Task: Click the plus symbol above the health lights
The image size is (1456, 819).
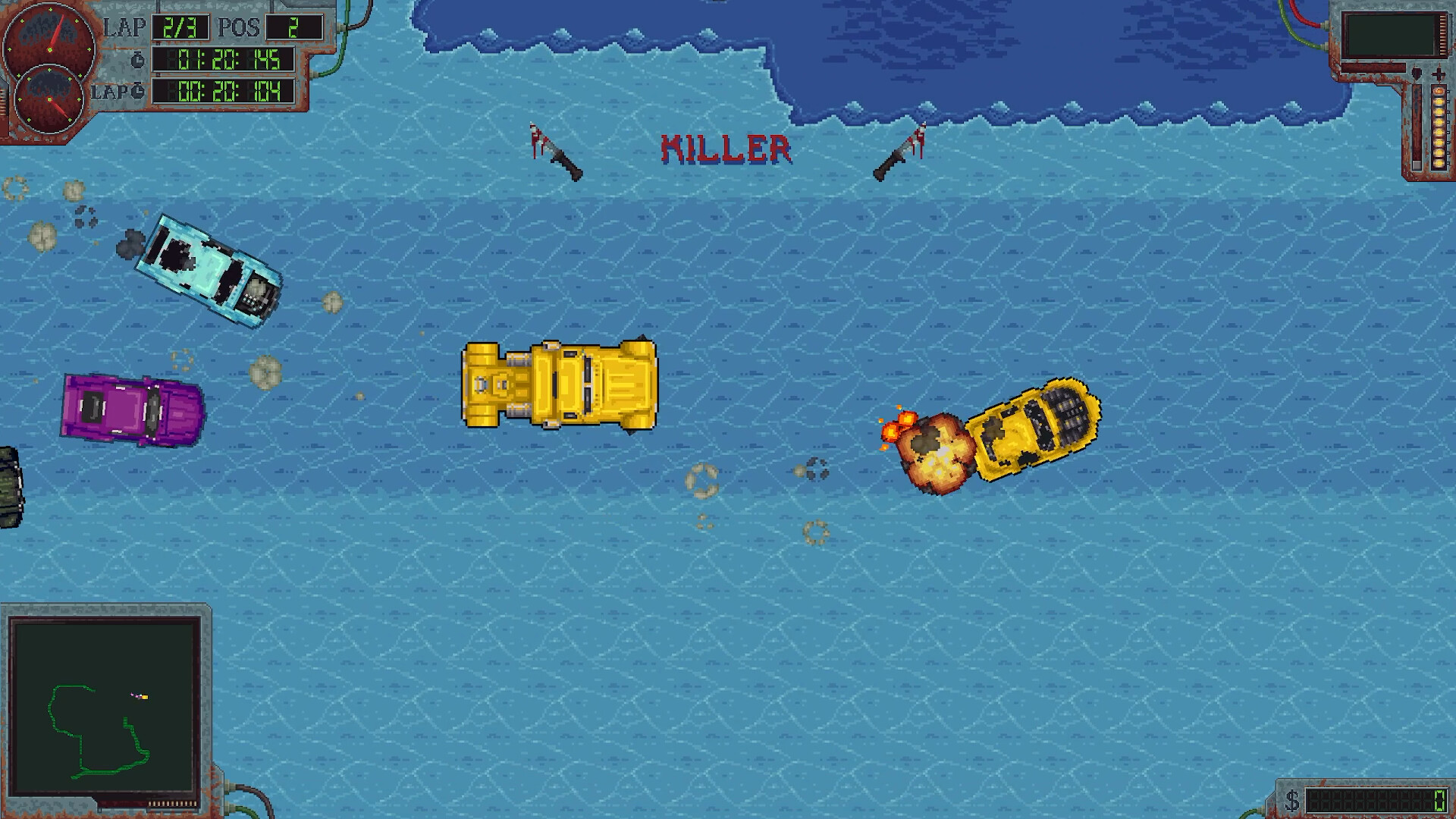Action: tap(1439, 74)
